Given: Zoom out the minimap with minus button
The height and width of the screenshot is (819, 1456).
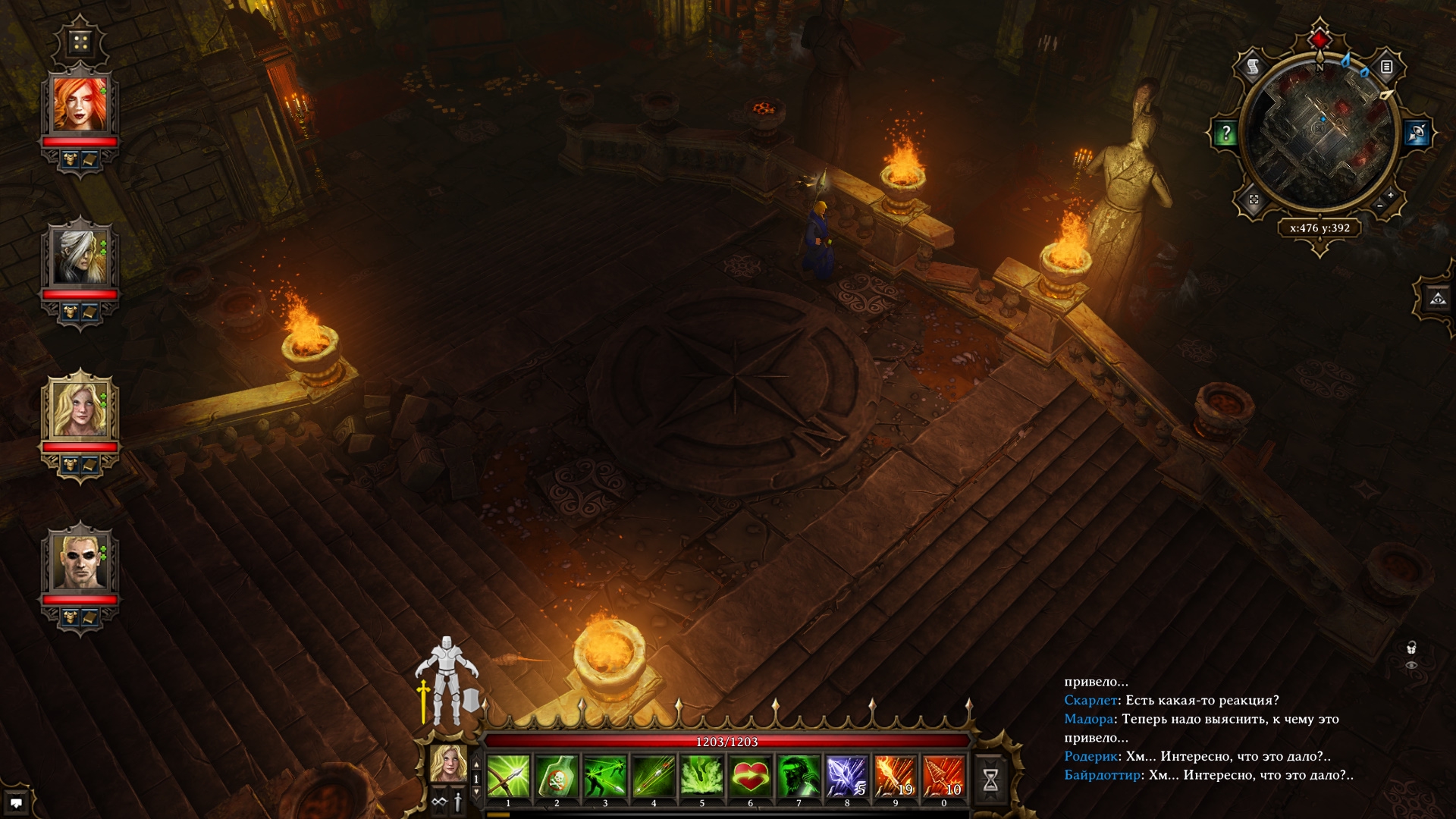Looking at the screenshot, I should point(1379,206).
